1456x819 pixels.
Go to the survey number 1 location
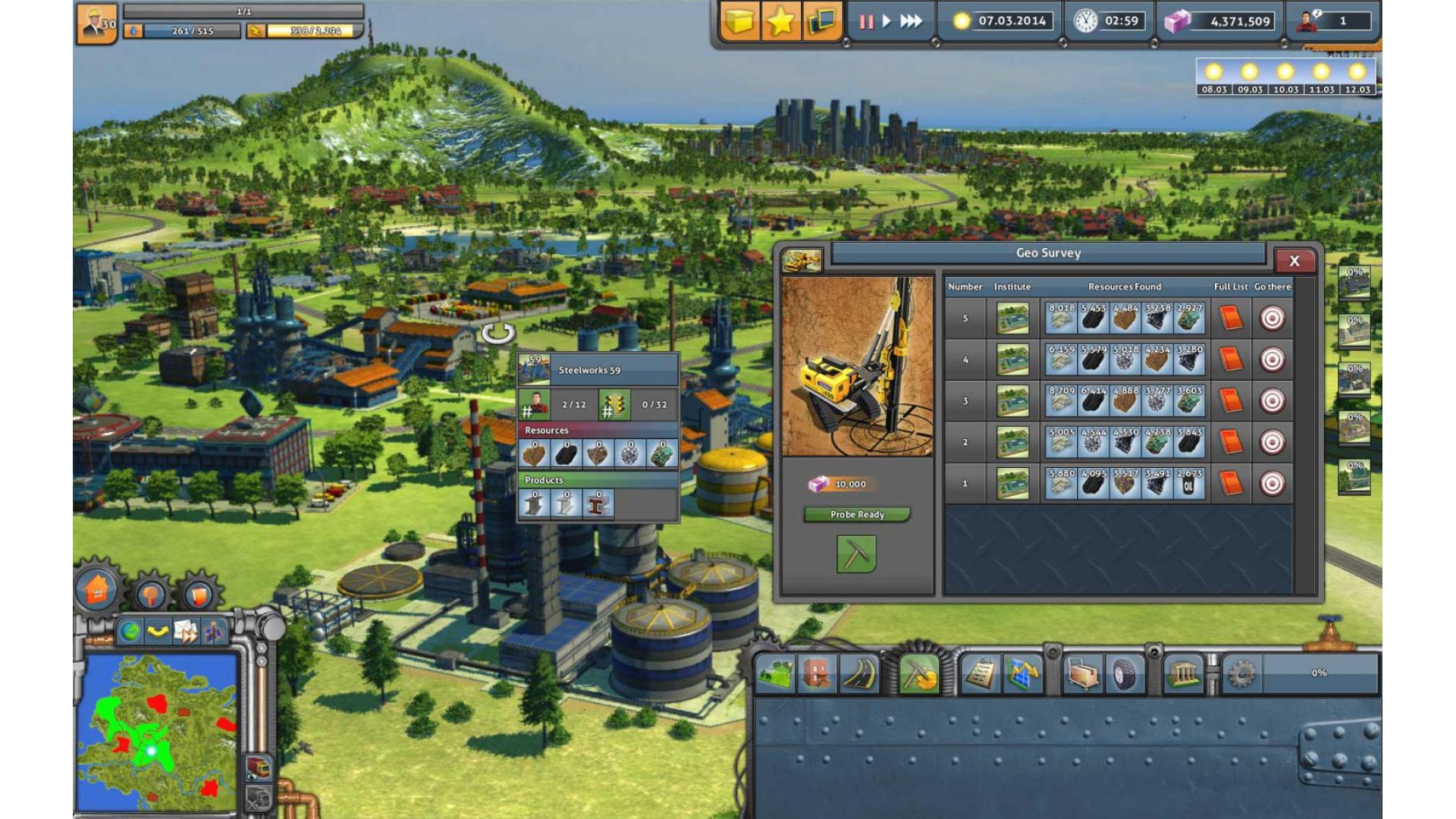(x=1272, y=483)
